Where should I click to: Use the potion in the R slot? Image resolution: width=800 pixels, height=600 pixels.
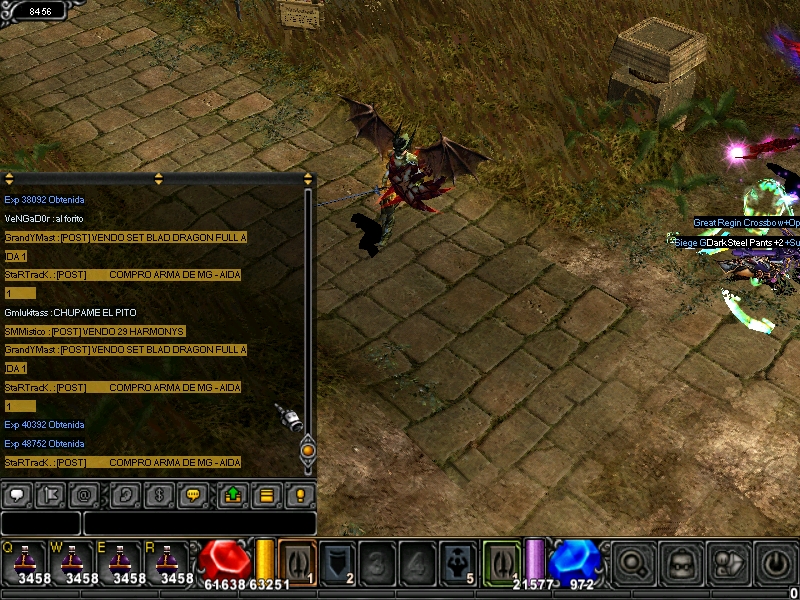click(x=168, y=561)
